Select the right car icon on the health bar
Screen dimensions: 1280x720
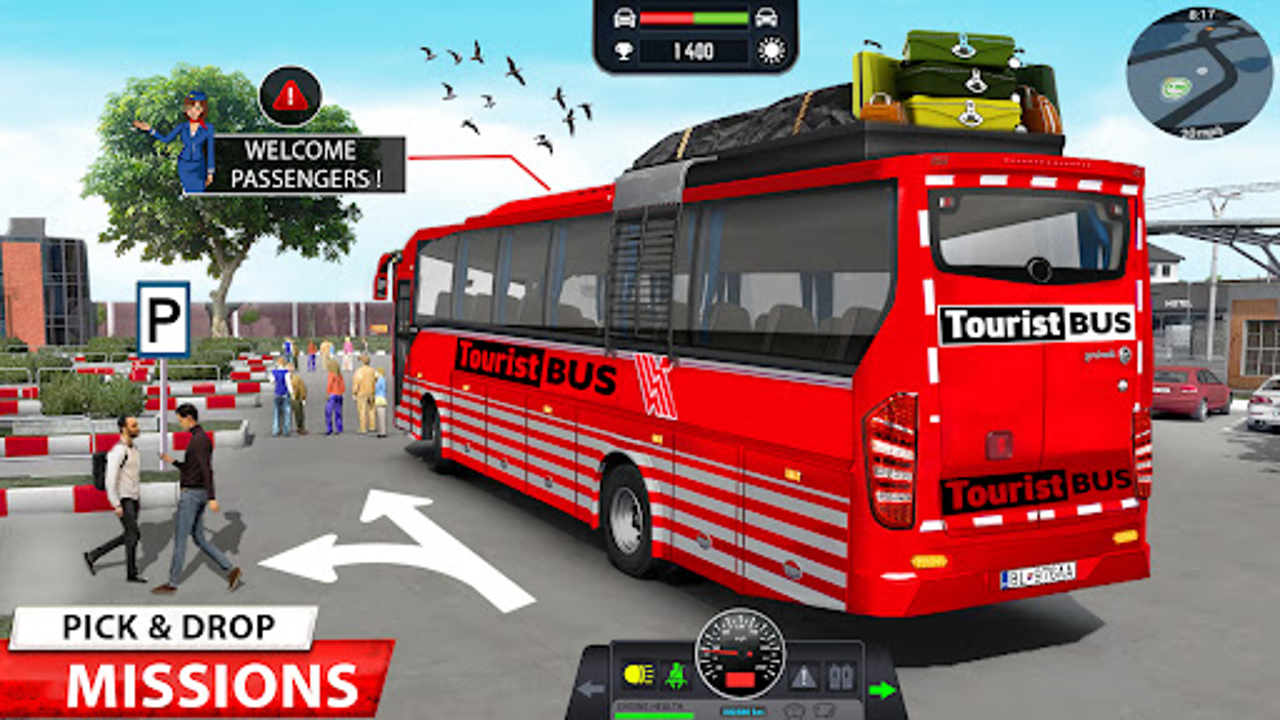pos(765,17)
